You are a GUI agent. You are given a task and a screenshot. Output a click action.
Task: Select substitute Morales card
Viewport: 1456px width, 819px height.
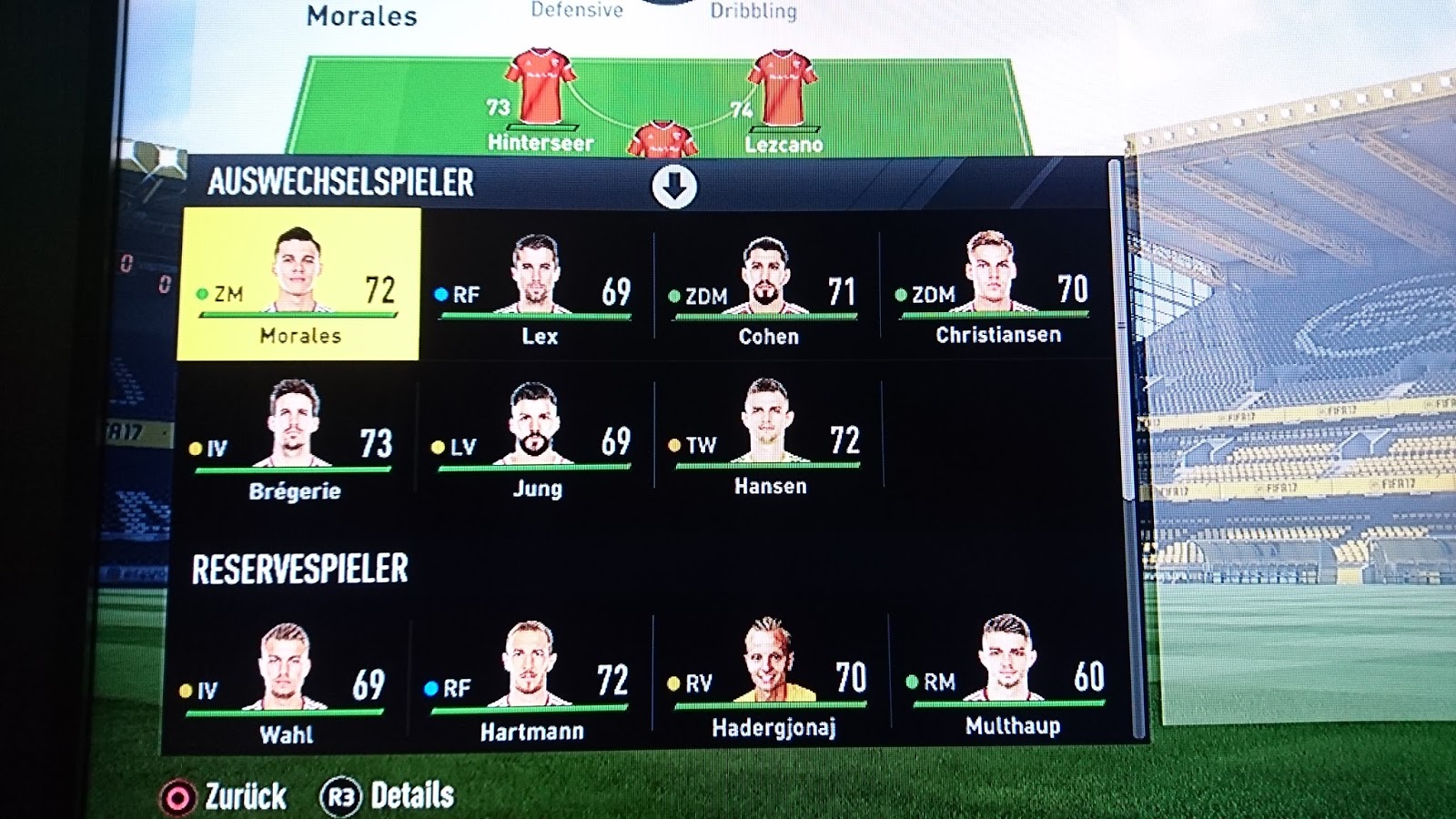(298, 284)
